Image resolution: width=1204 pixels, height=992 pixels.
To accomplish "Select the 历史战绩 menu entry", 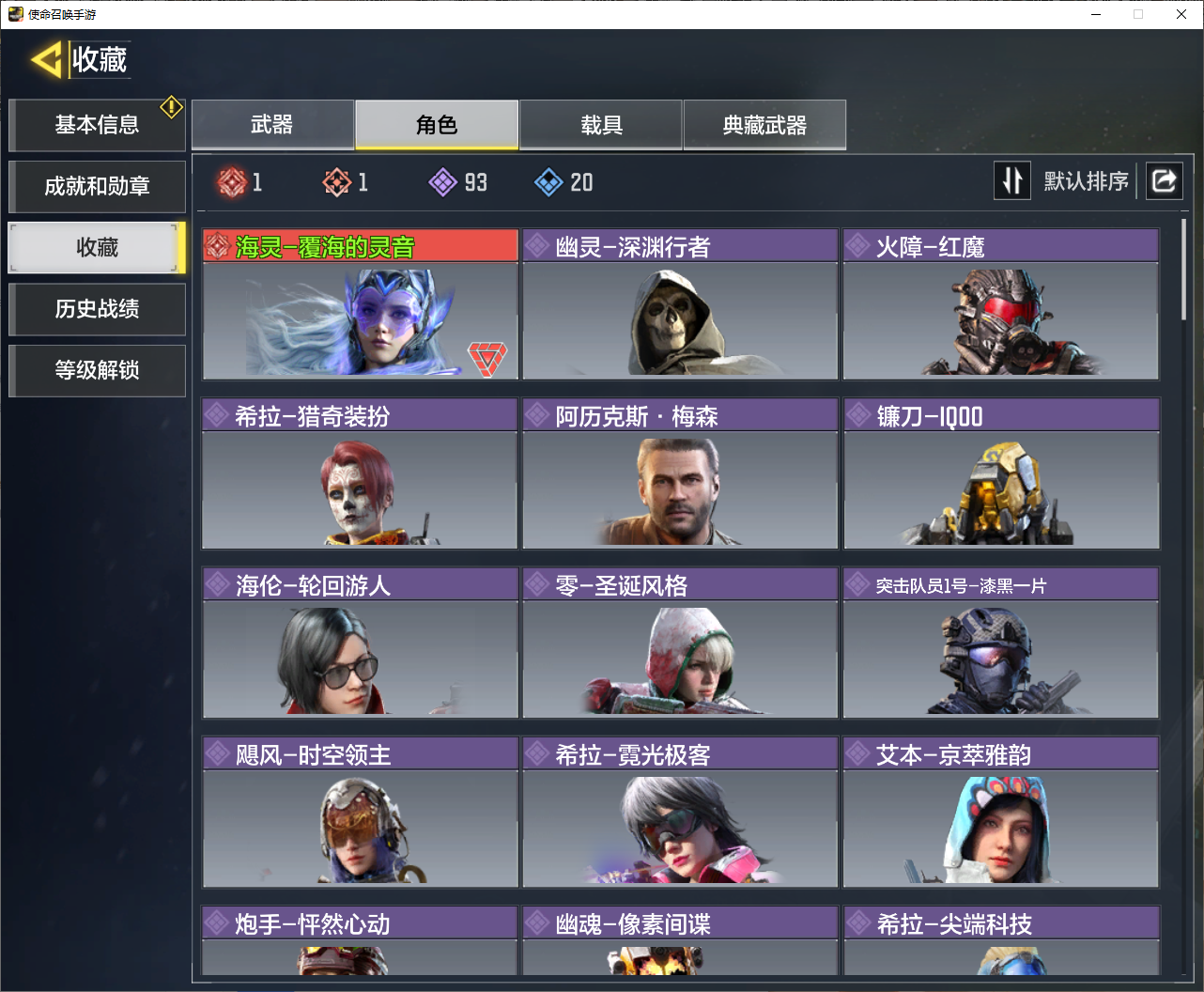I will (97, 309).
